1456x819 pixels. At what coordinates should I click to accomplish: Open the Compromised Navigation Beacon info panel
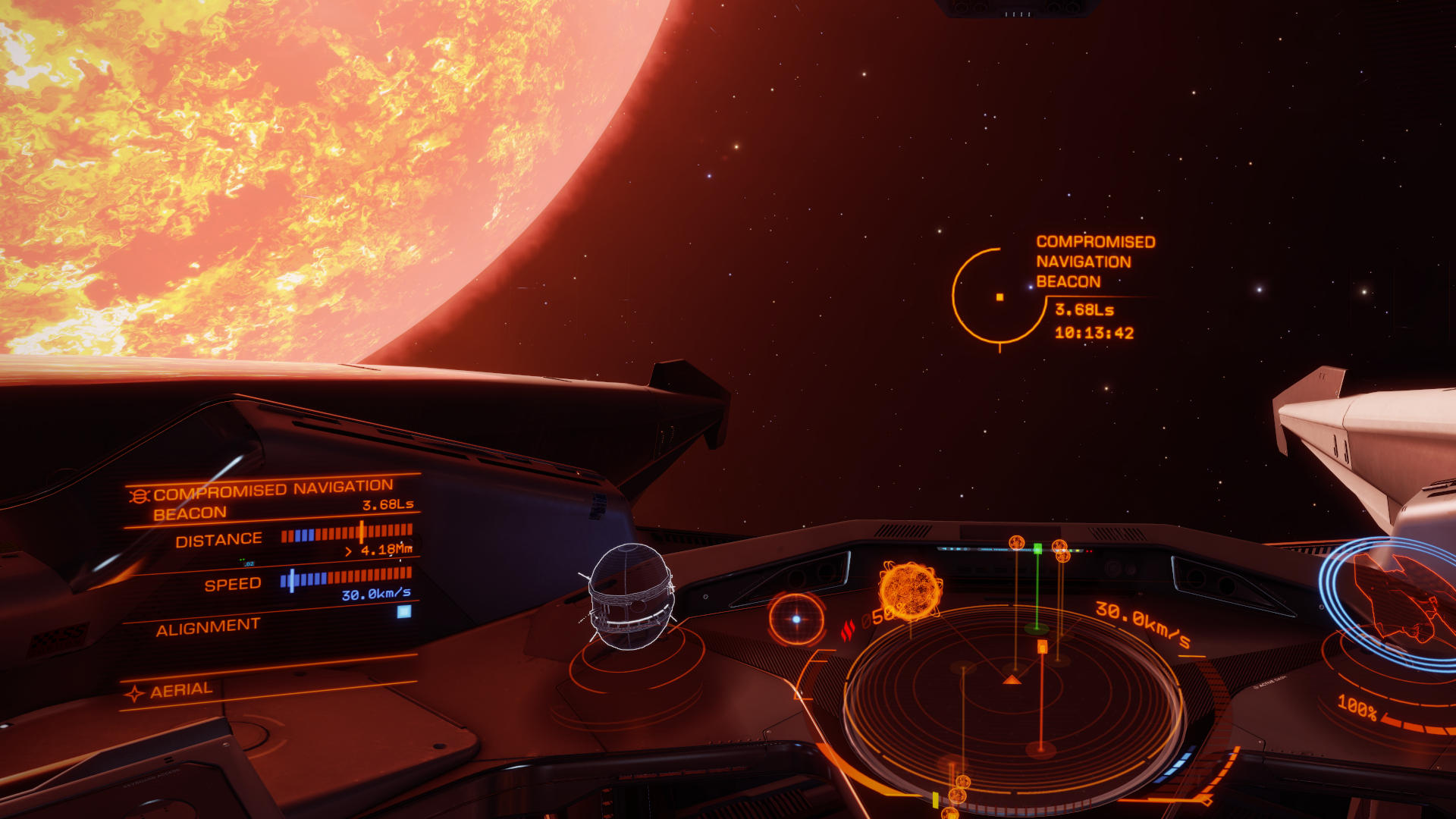[273, 500]
